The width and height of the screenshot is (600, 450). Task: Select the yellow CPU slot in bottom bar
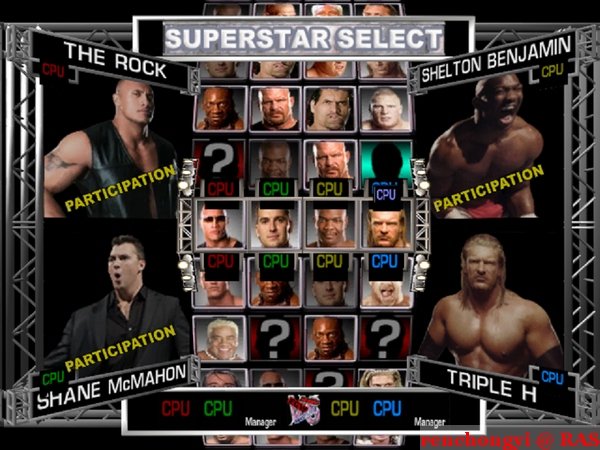click(345, 409)
